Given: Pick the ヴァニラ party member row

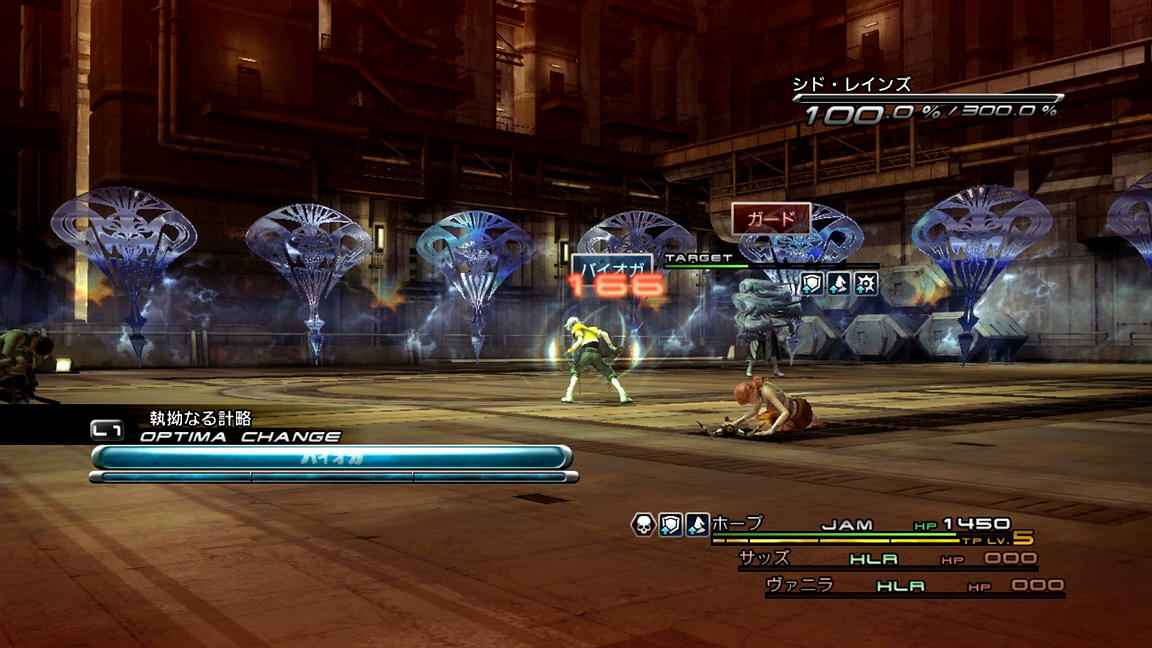Looking at the screenshot, I should [x=913, y=586].
